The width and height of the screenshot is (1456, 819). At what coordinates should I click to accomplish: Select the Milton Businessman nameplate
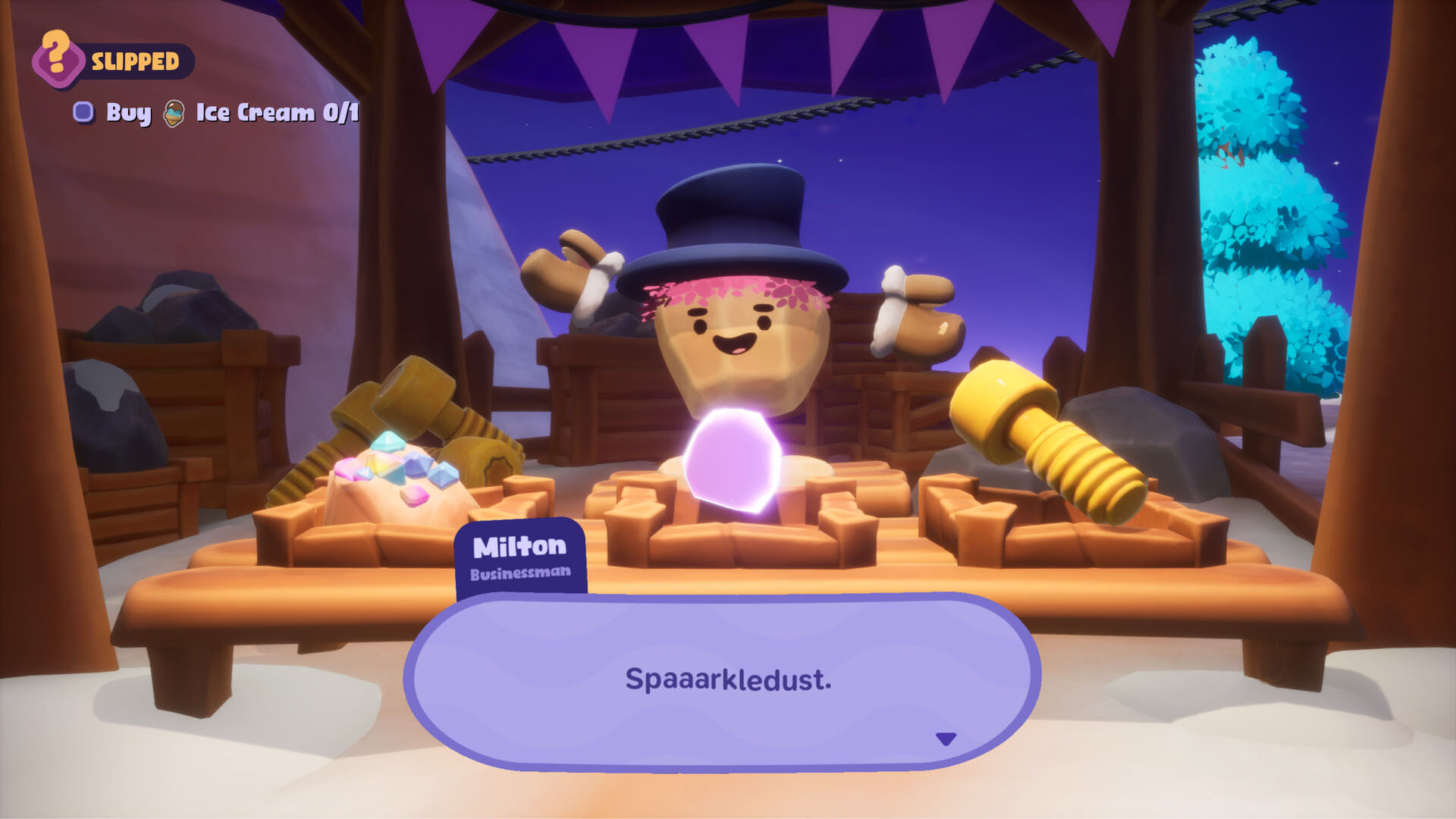click(x=520, y=557)
